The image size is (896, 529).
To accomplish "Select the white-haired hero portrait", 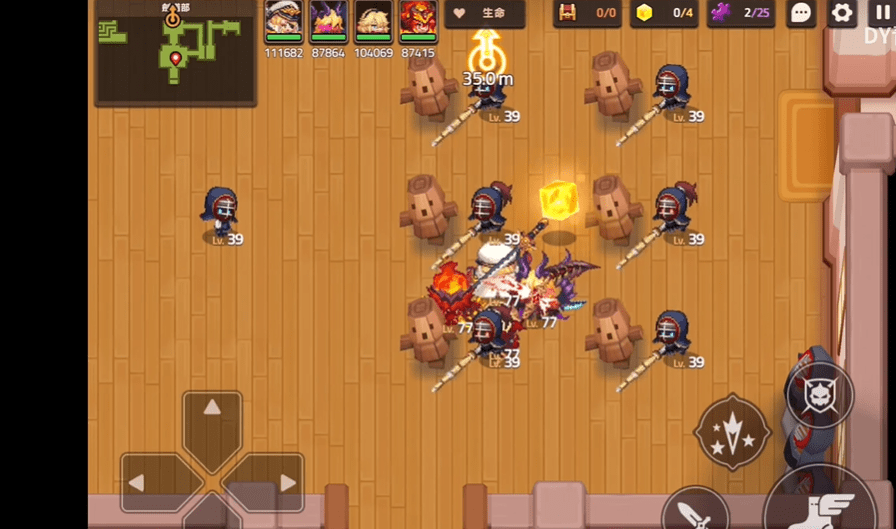I will [283, 19].
